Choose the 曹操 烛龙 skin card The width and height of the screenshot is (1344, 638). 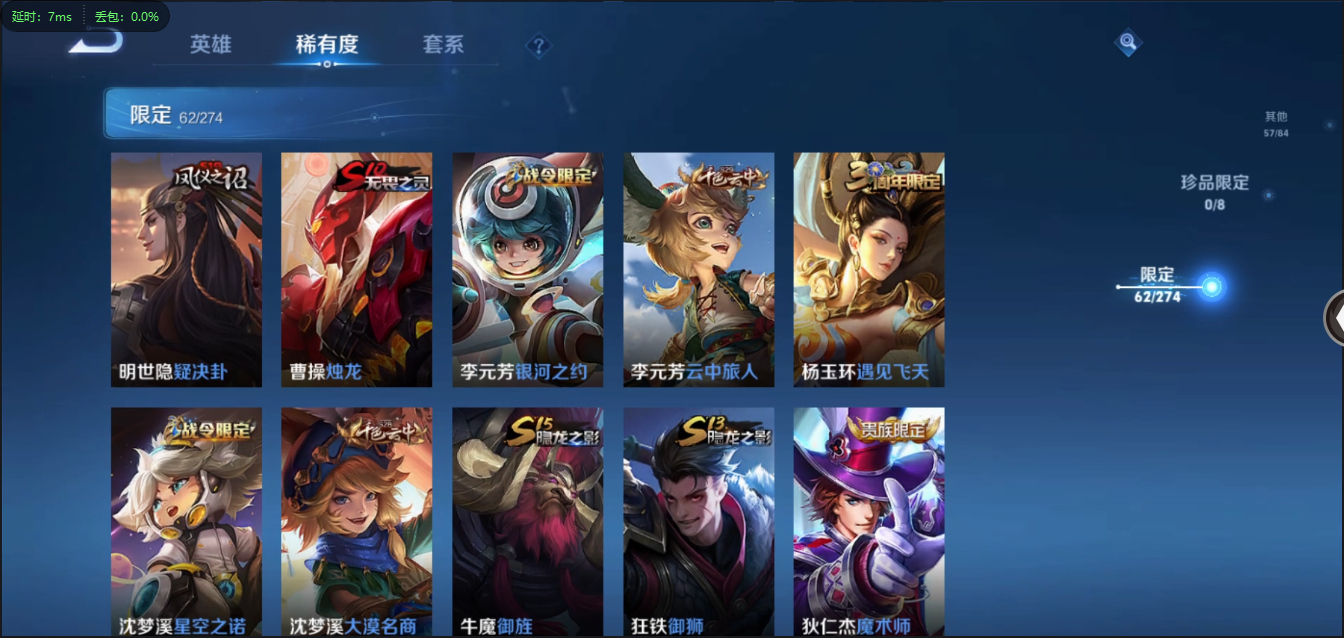[356, 270]
